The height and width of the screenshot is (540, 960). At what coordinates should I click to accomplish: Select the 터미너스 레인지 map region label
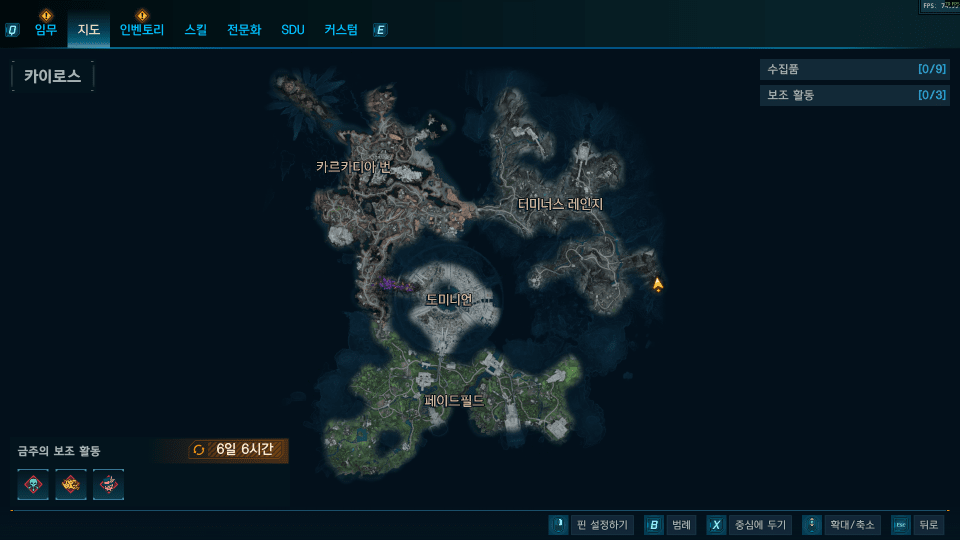coord(560,204)
